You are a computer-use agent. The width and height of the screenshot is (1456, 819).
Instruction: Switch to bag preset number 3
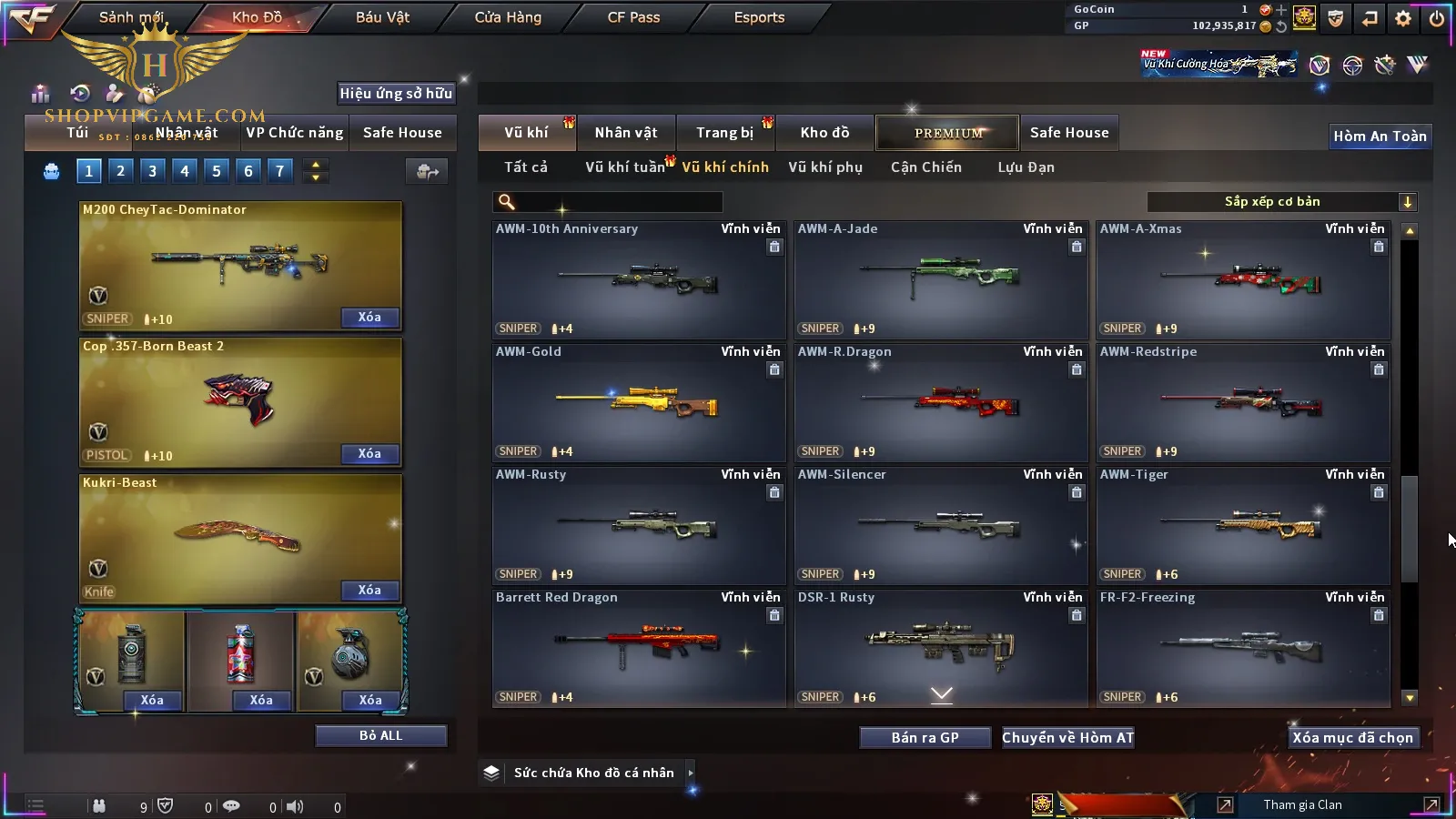[x=152, y=170]
